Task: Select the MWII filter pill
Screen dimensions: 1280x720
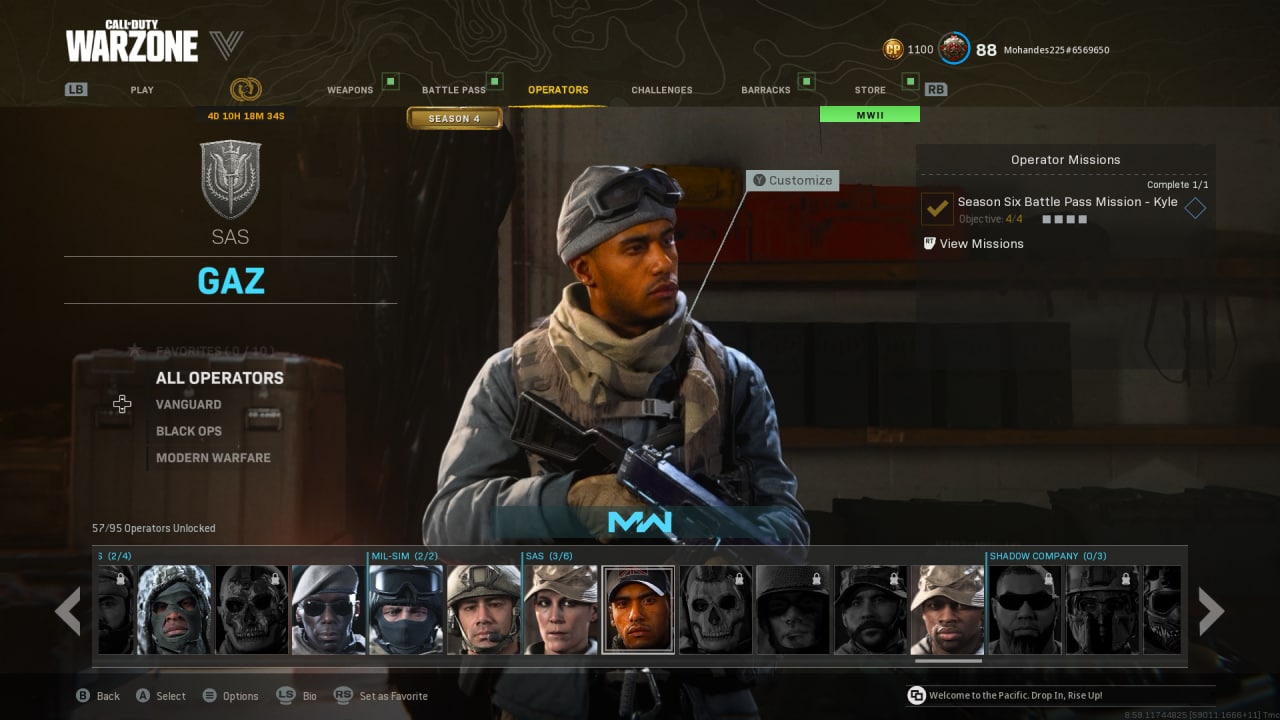Action: click(869, 114)
